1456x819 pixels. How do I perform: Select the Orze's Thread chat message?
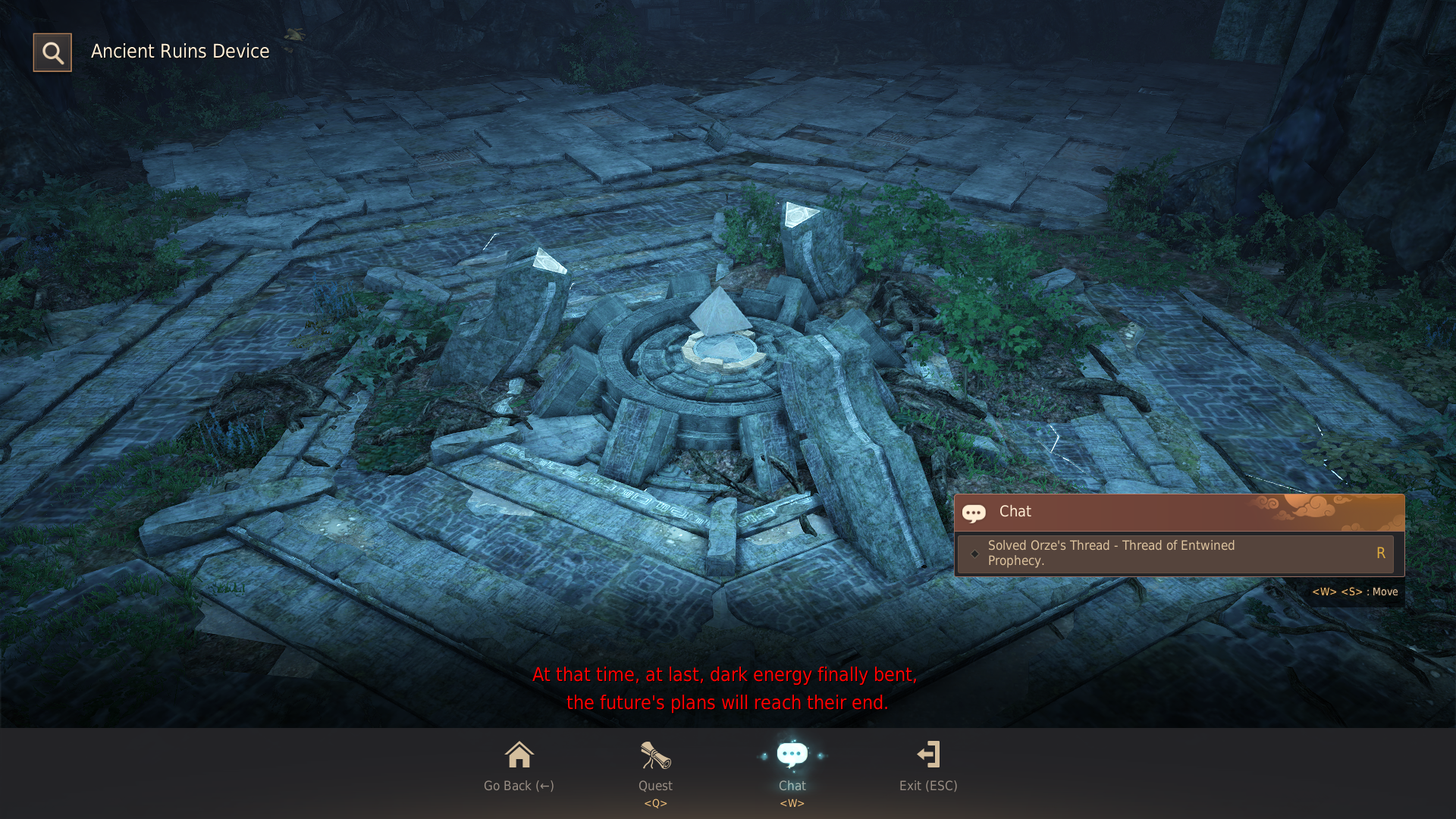(x=1112, y=553)
